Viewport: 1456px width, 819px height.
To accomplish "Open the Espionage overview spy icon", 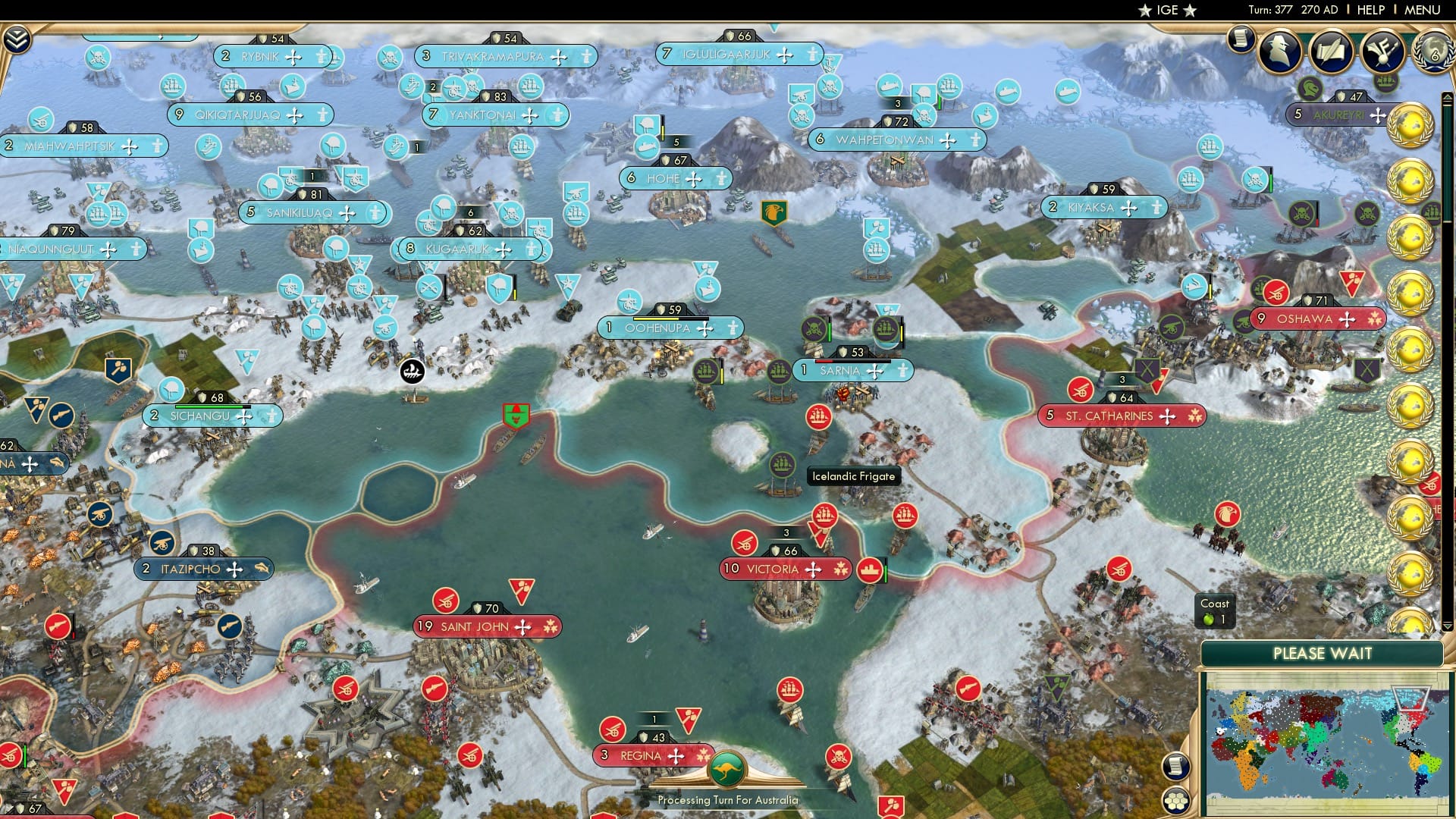I will click(x=1279, y=52).
